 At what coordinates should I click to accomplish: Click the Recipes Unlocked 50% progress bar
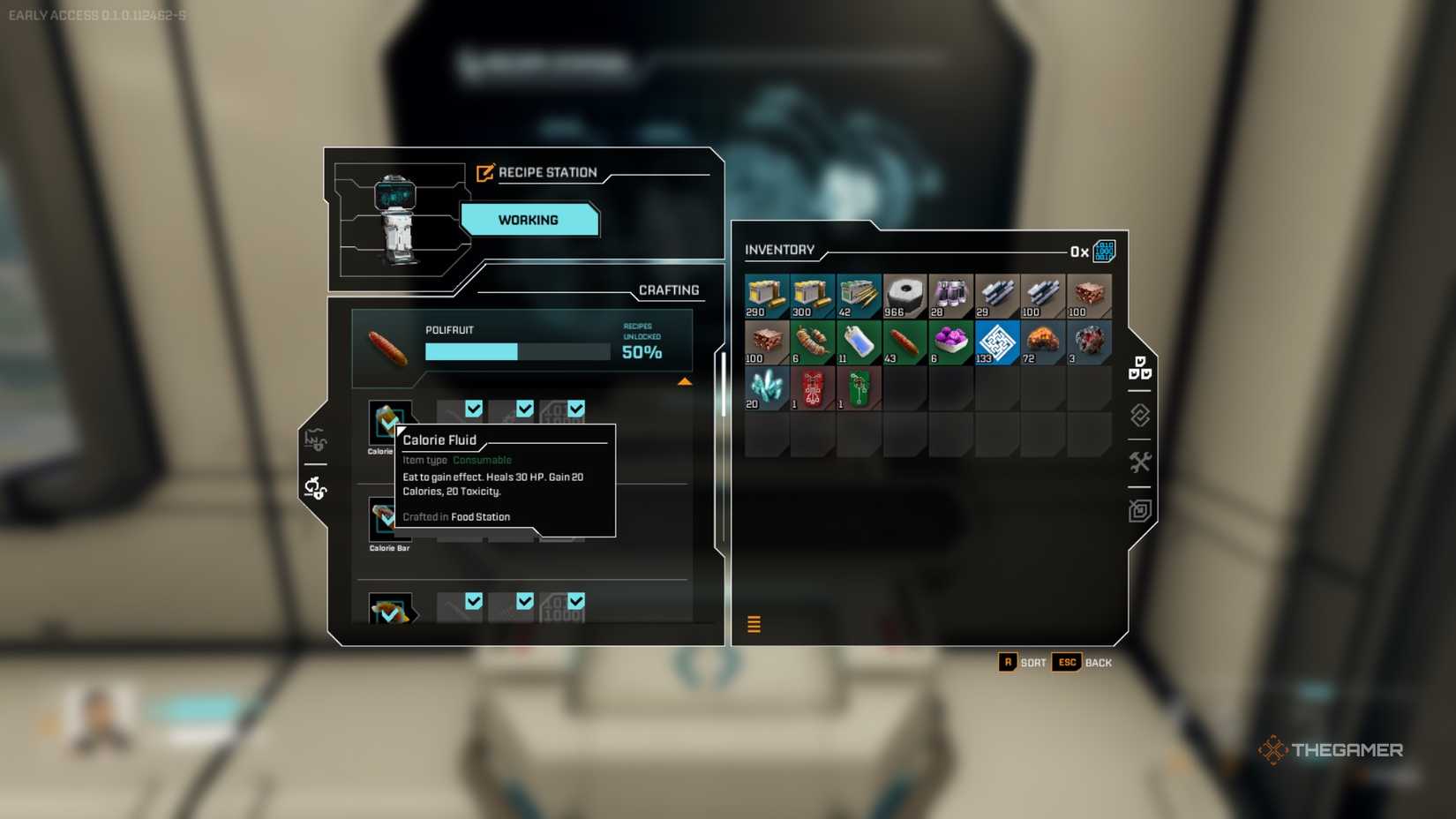coord(516,351)
